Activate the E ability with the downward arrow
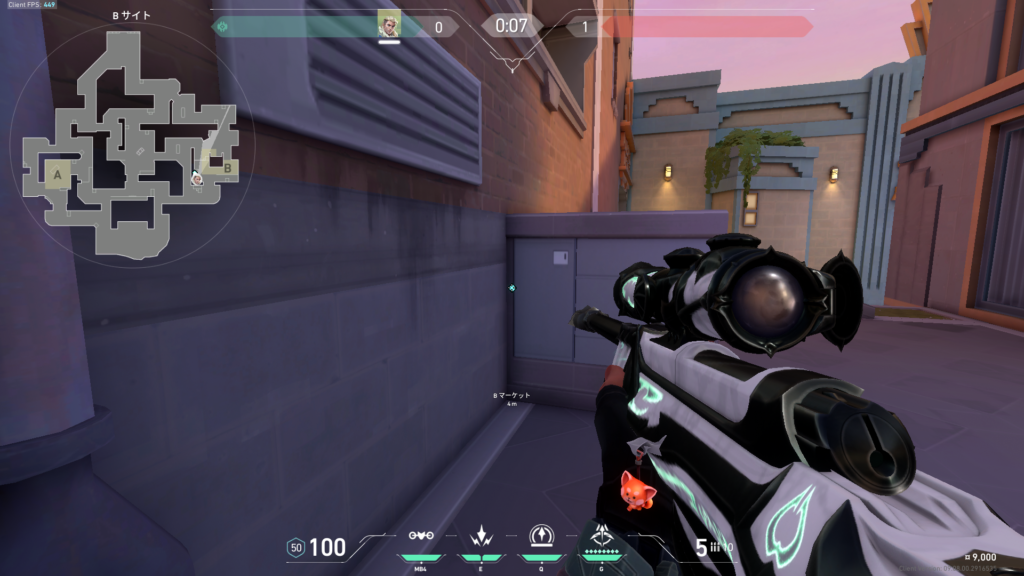This screenshot has height=576, width=1024. [x=481, y=536]
